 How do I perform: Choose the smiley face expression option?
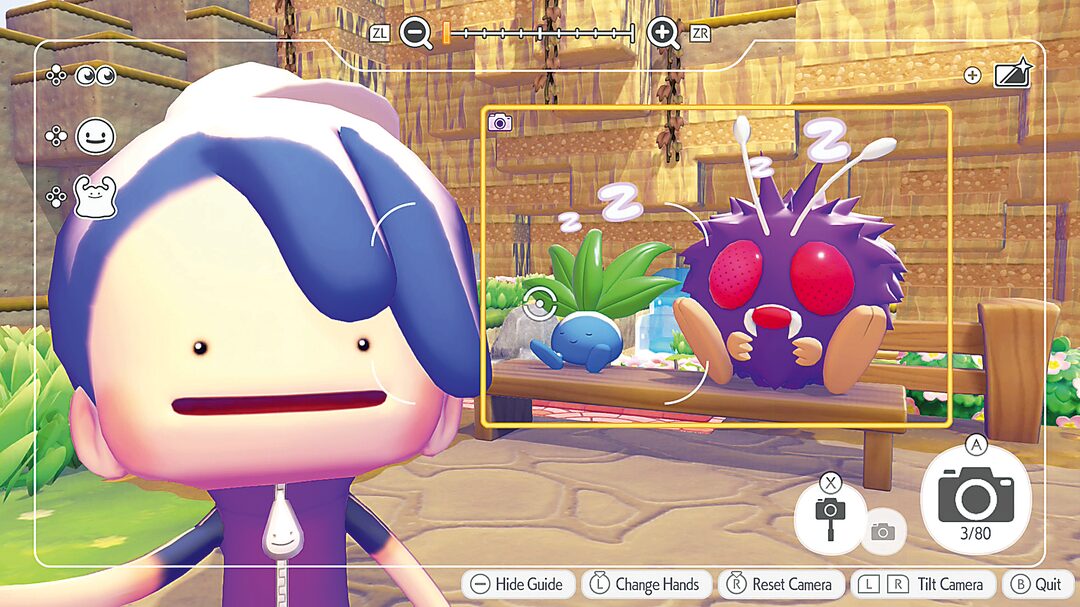(95, 136)
